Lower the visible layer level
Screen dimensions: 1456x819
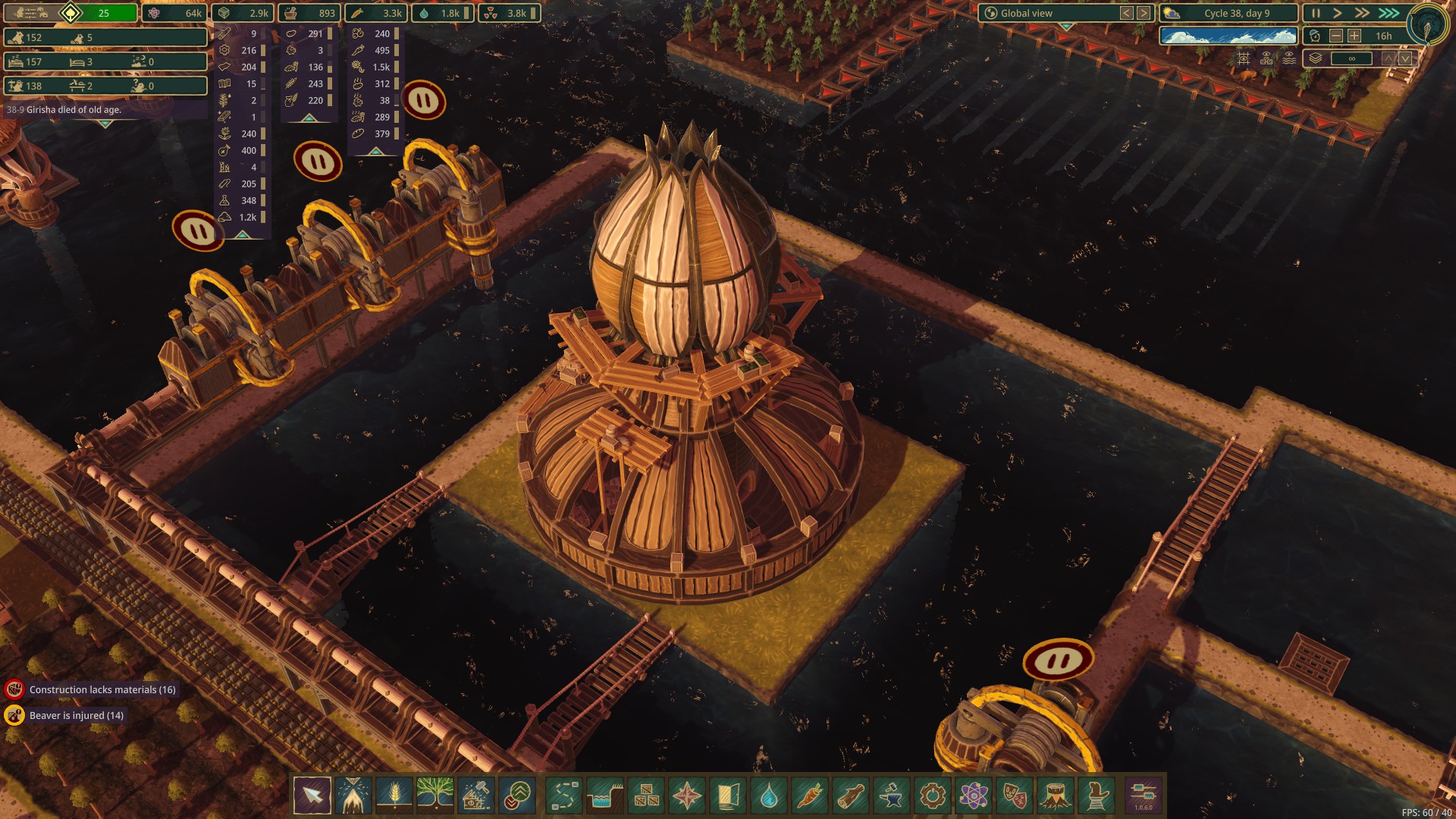pos(1405,58)
